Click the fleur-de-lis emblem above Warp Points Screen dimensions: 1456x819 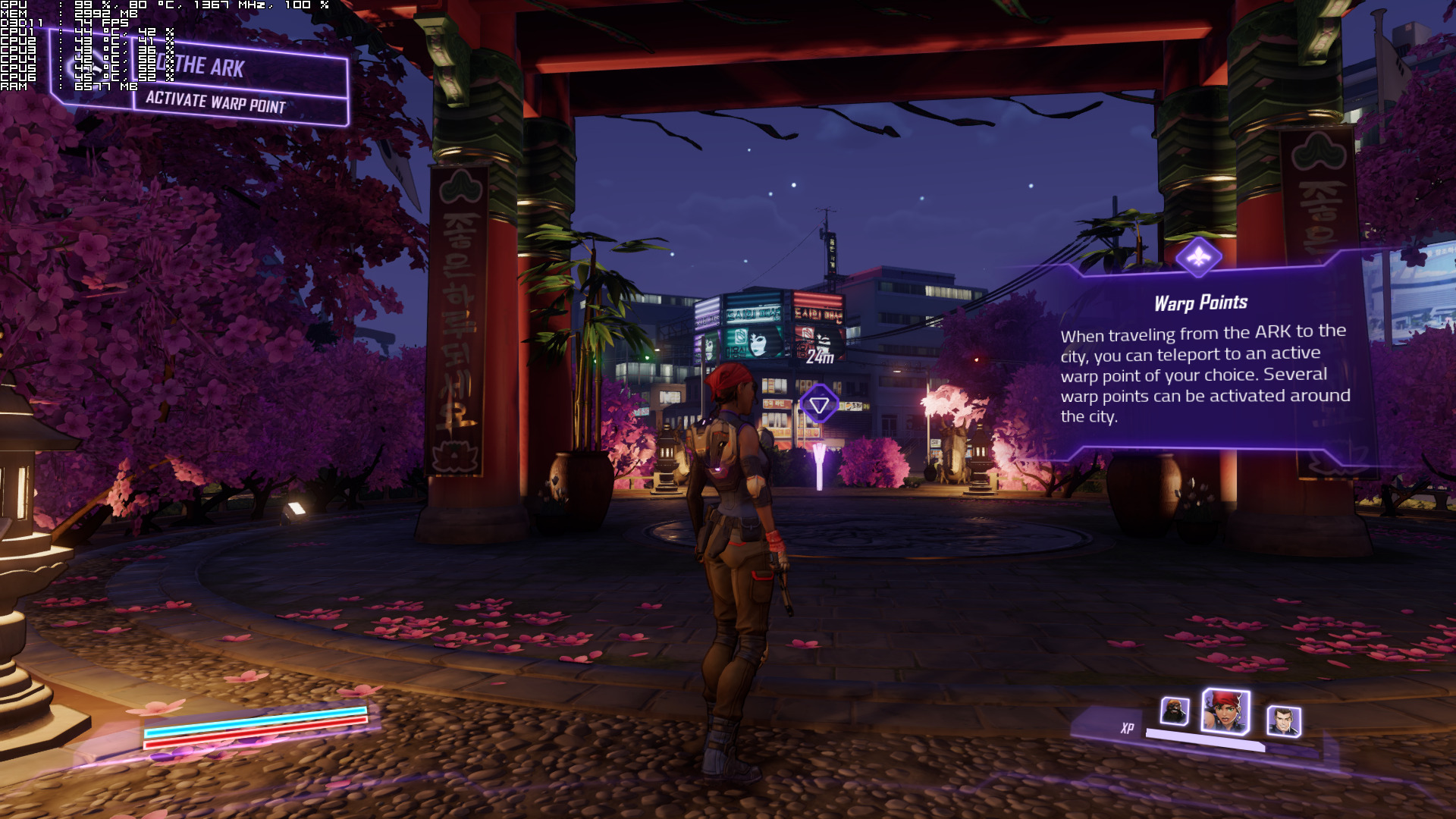1198,258
